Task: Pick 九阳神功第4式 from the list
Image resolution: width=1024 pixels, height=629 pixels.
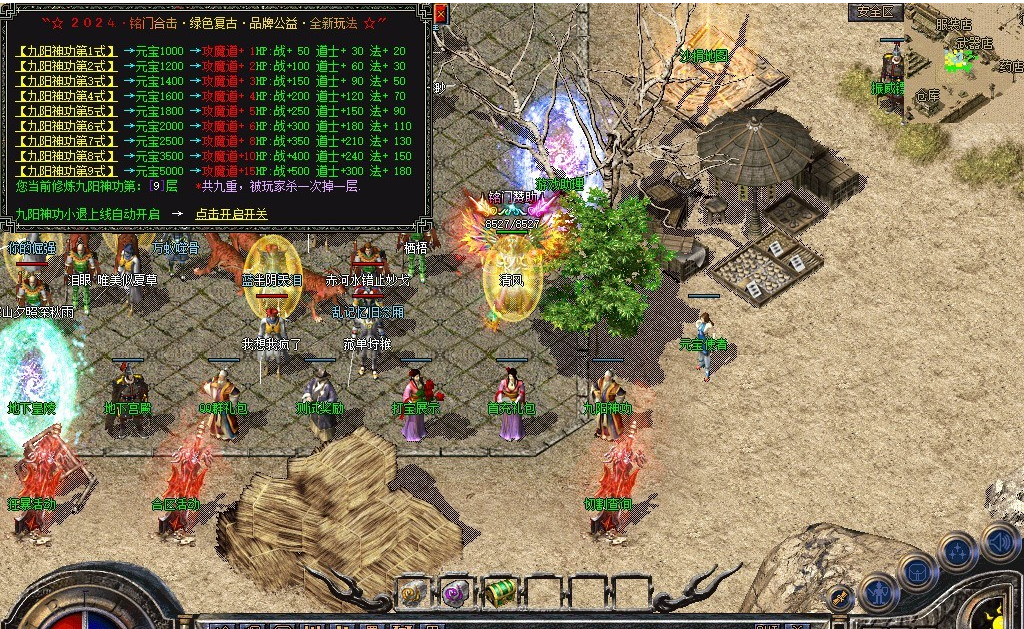Action: coord(67,96)
